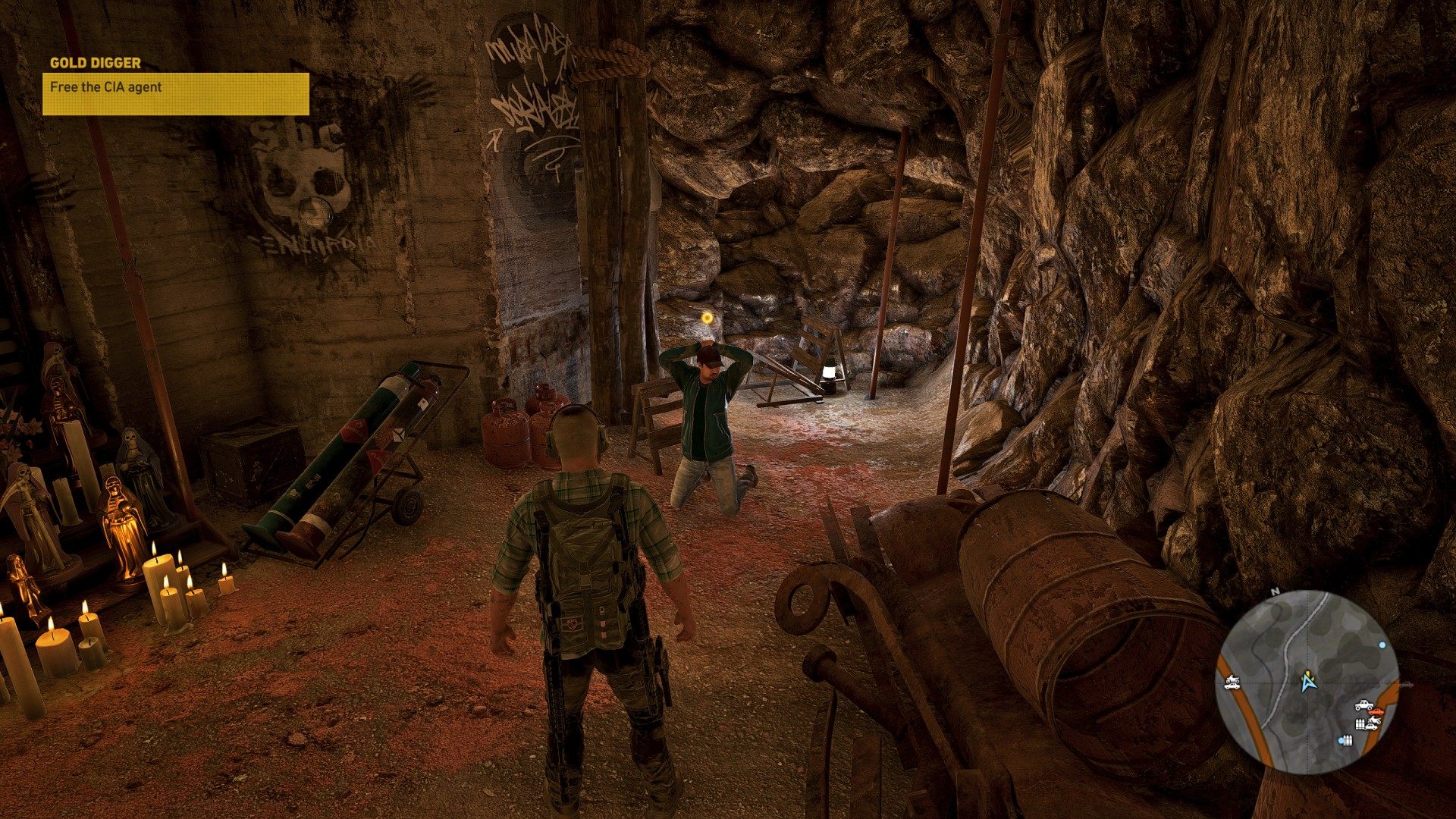The image size is (1456, 819).
Task: Open the circular minimap
Action: pyautogui.click(x=1310, y=680)
